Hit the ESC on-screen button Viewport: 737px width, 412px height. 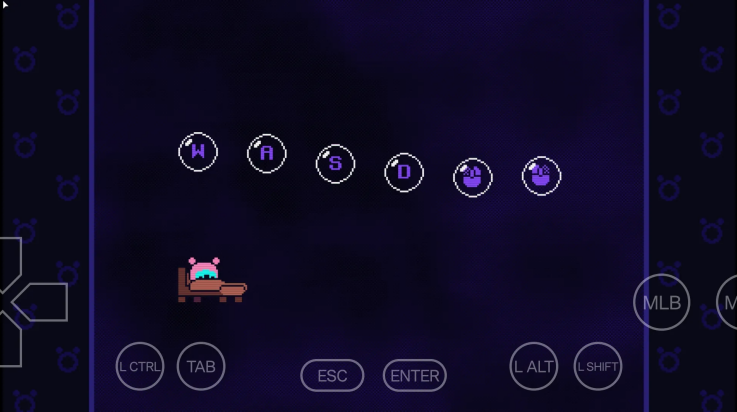pos(332,376)
